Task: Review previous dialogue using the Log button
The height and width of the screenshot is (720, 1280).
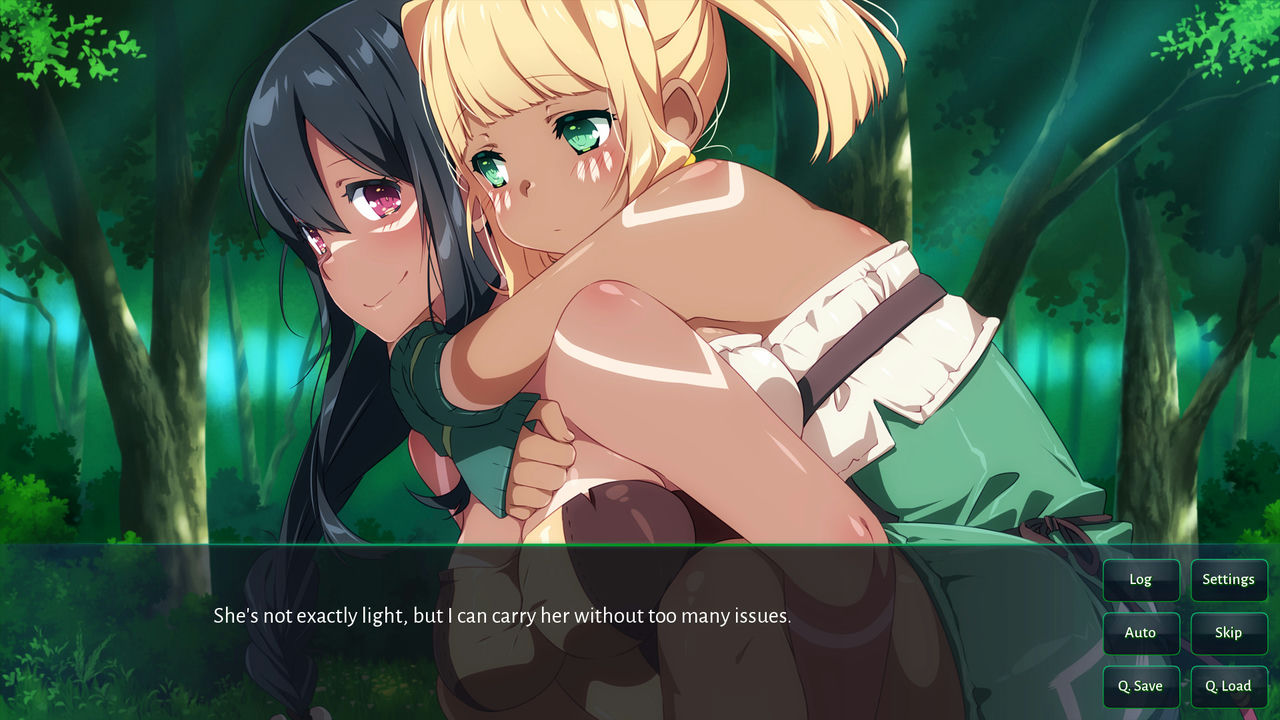Action: click(1141, 579)
